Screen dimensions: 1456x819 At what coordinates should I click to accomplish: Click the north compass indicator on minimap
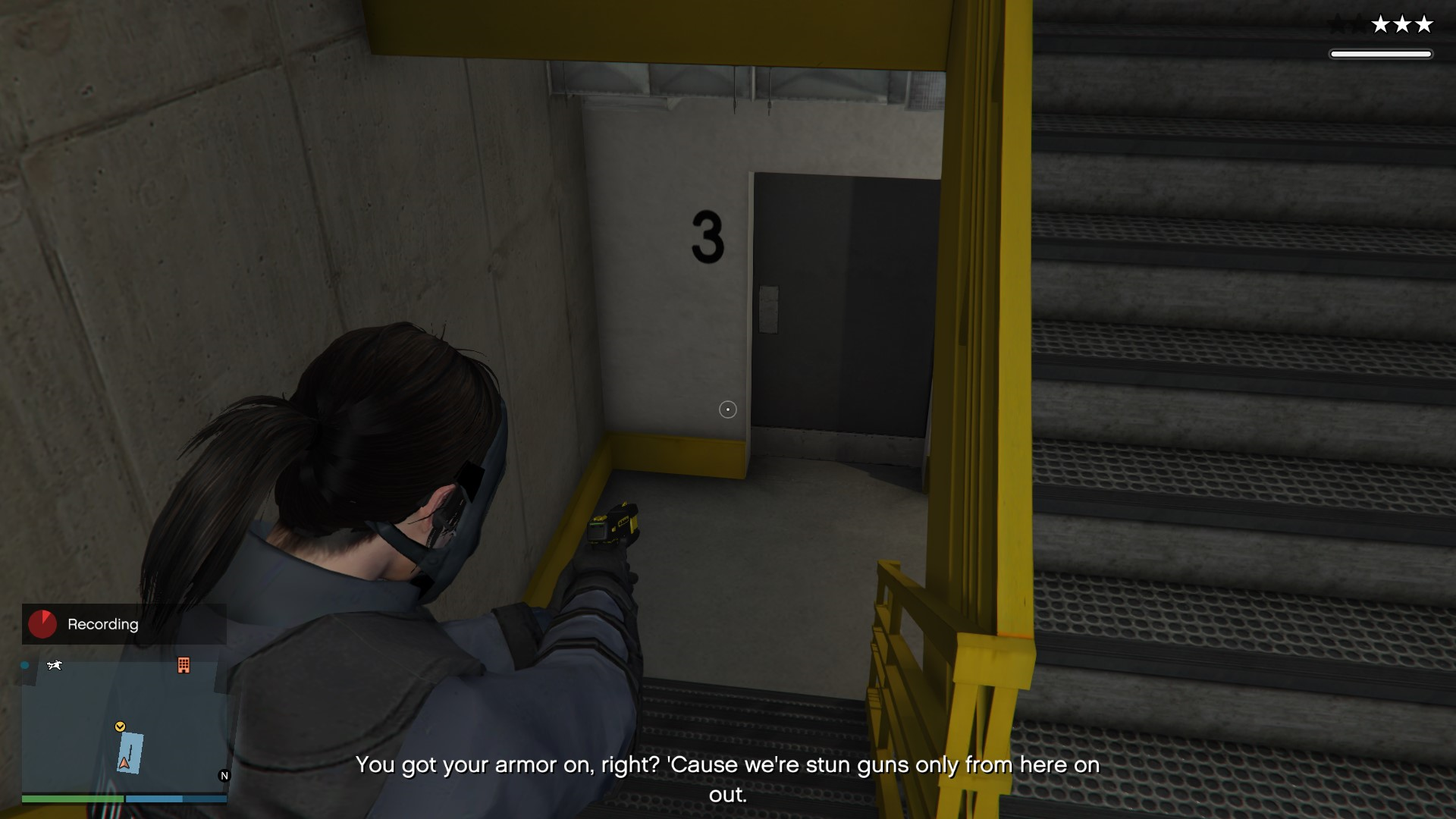(224, 776)
